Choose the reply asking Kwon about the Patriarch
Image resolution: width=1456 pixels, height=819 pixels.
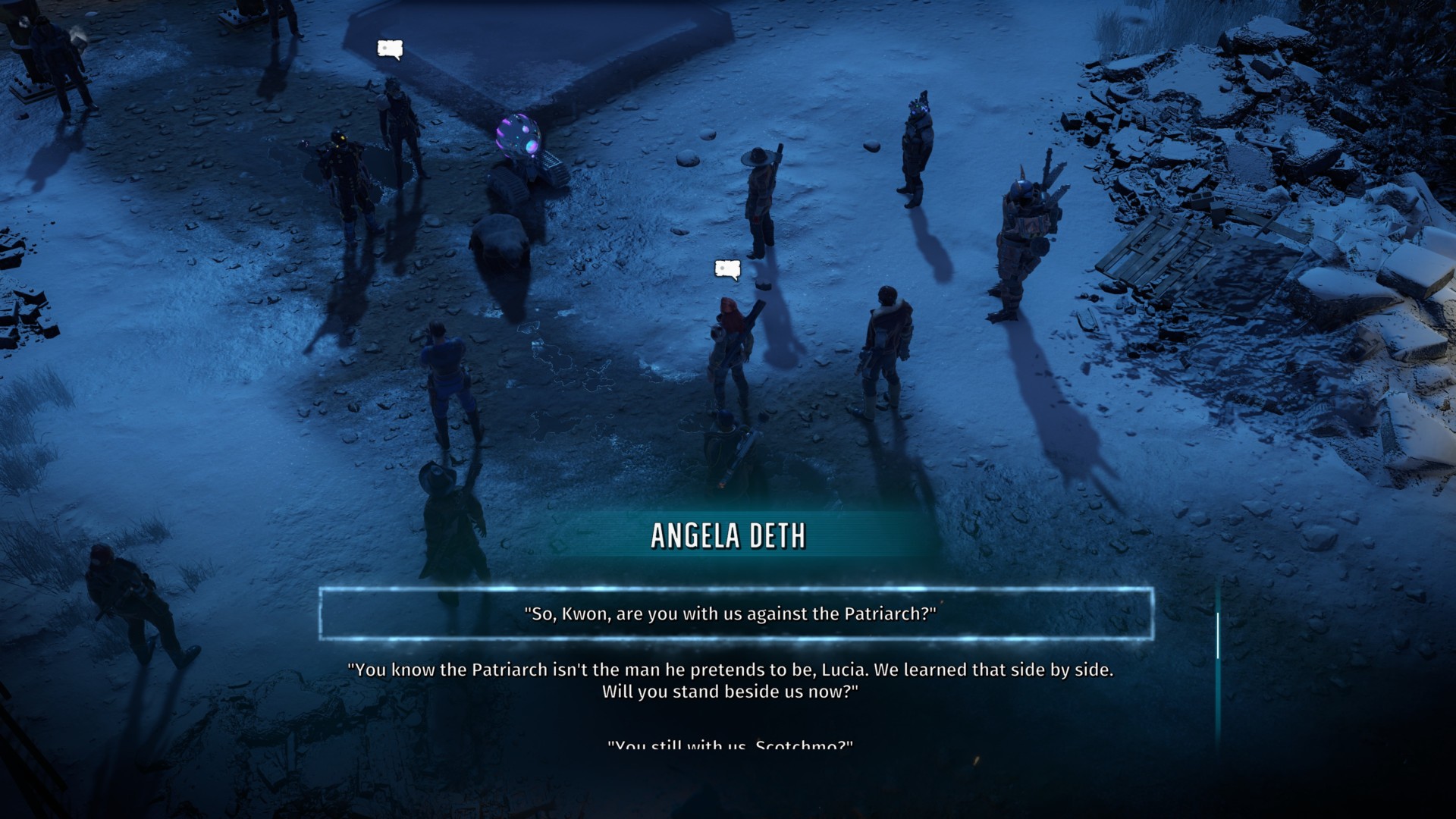(x=730, y=613)
